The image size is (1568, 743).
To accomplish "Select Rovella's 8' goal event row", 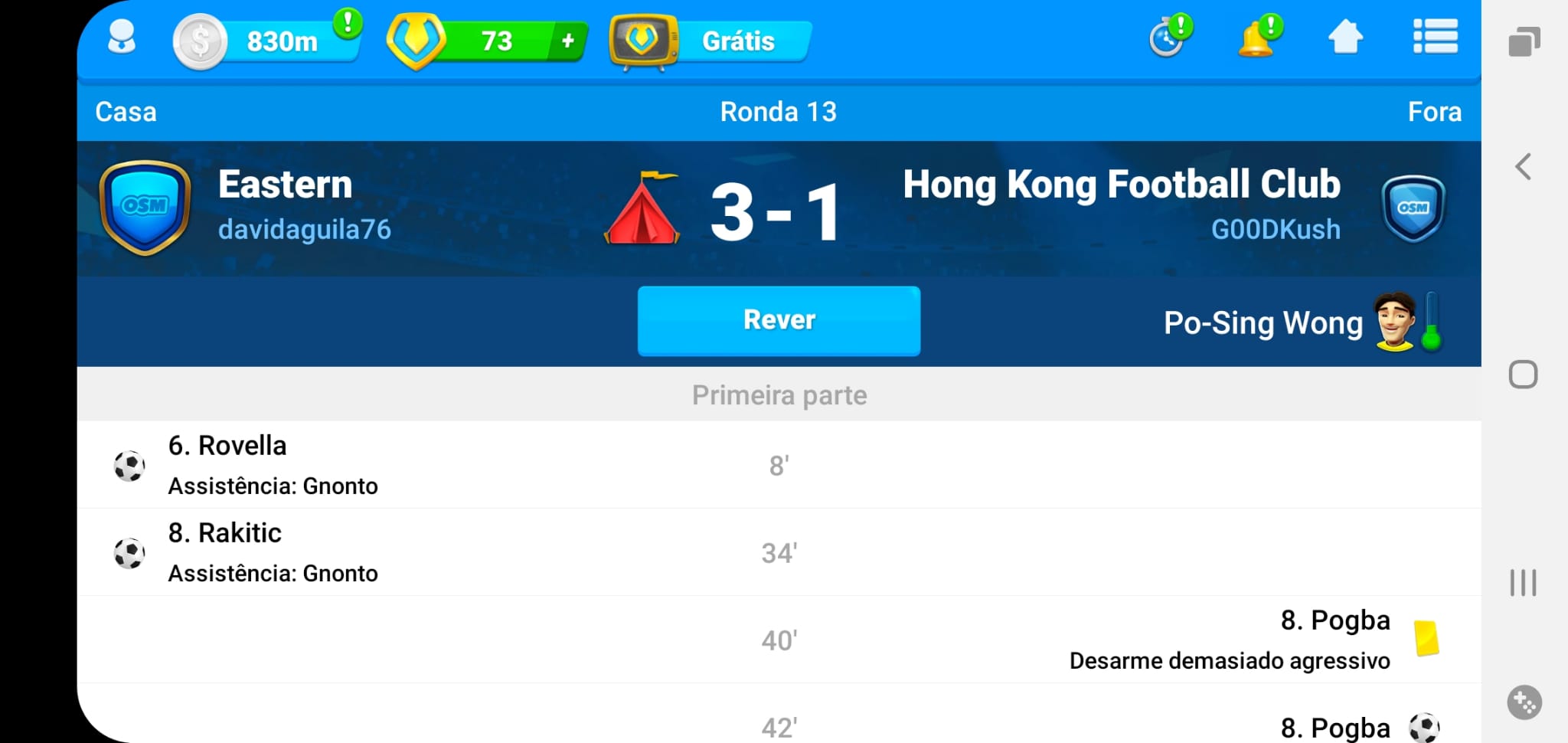I will tap(779, 465).
